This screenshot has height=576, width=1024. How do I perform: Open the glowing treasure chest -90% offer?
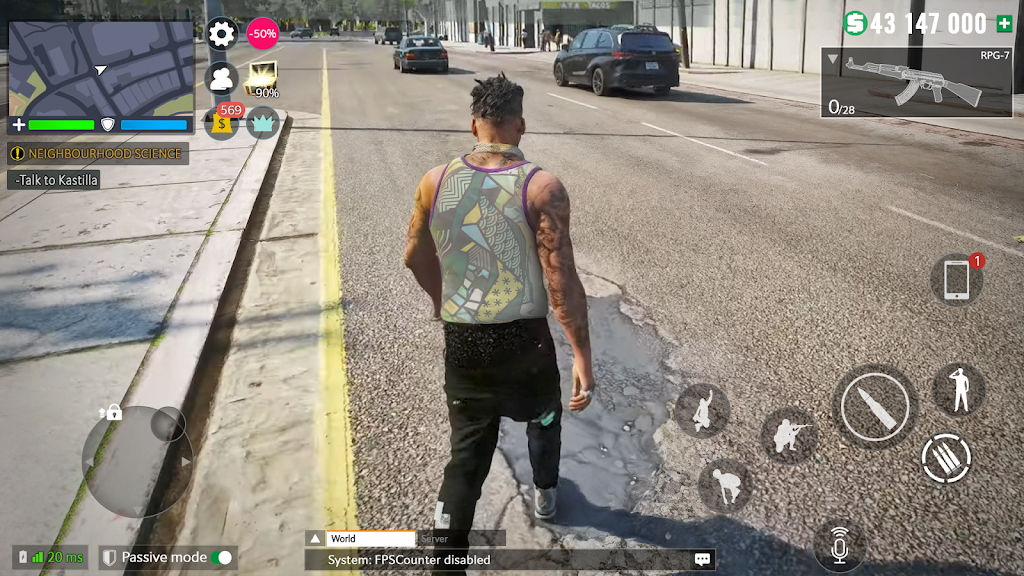pyautogui.click(x=264, y=79)
